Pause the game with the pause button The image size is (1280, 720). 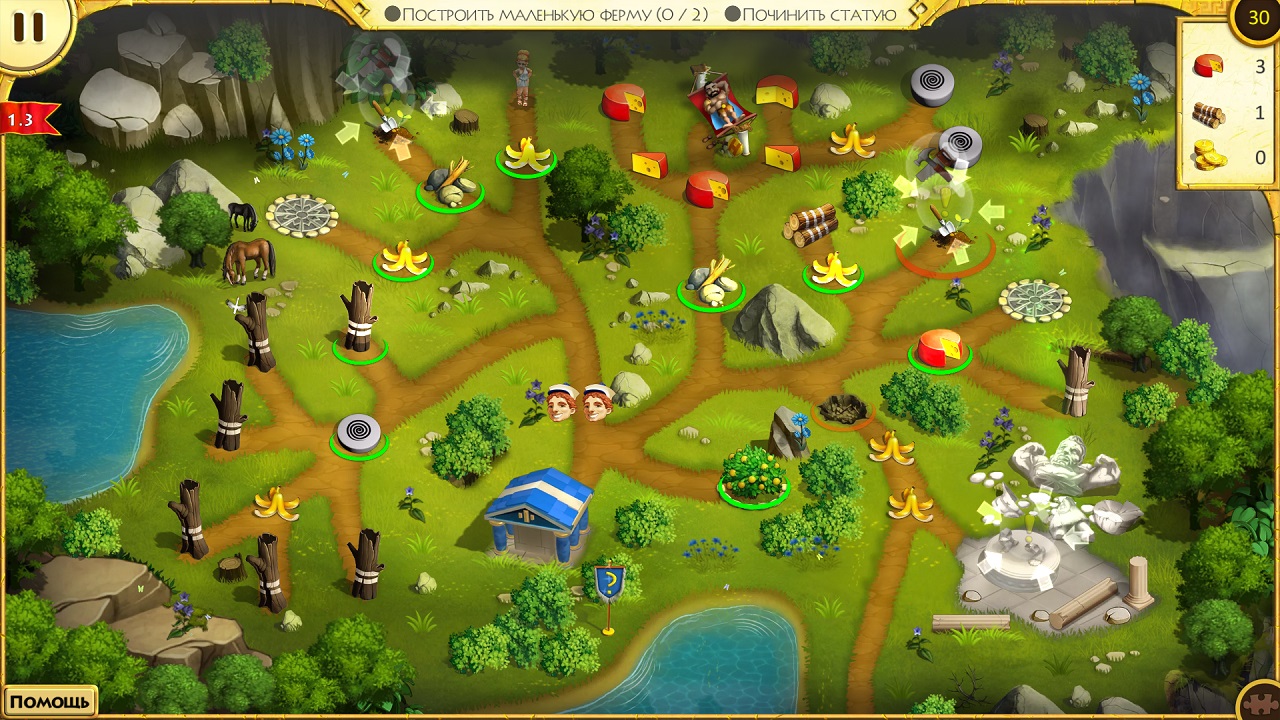(28, 27)
